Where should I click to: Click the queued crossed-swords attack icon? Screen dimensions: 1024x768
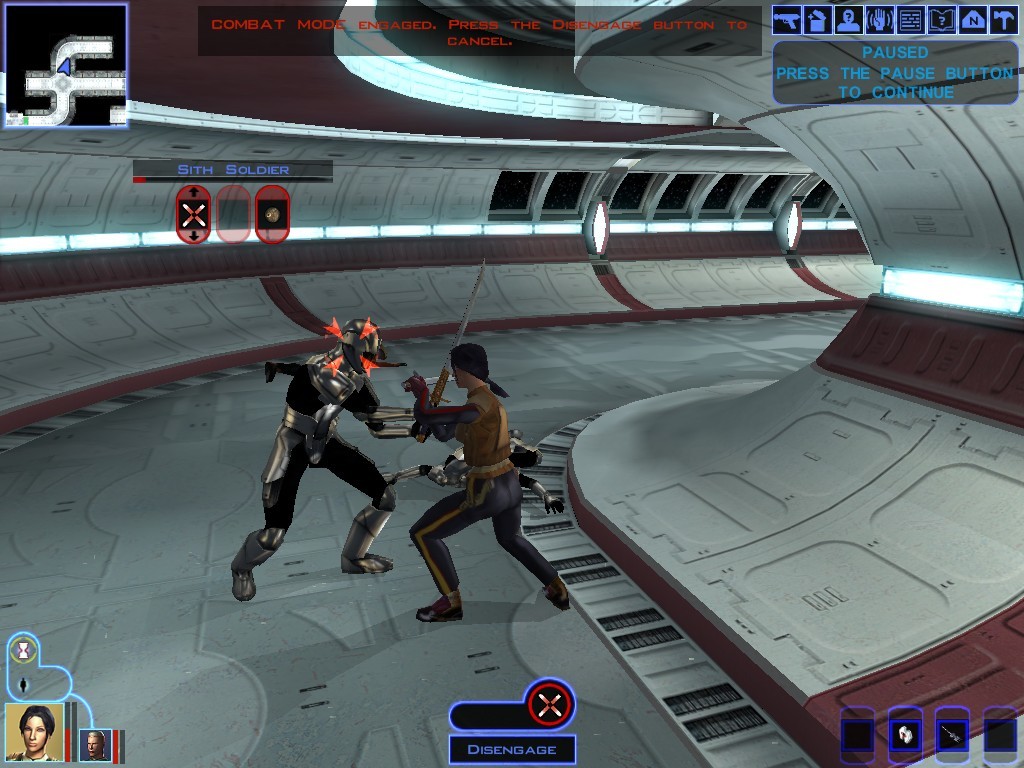(549, 705)
